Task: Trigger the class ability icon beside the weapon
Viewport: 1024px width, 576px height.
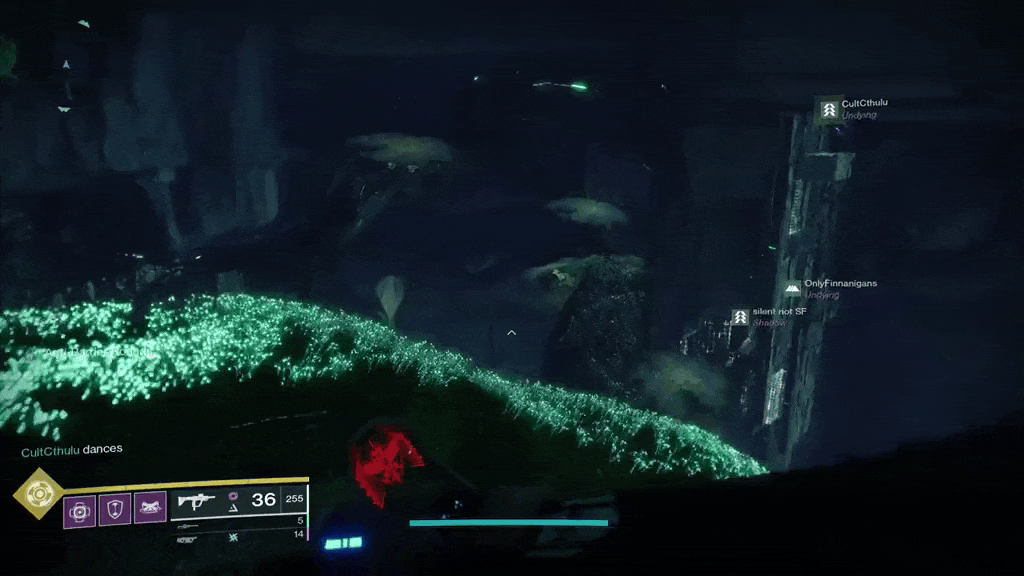Action: click(150, 510)
